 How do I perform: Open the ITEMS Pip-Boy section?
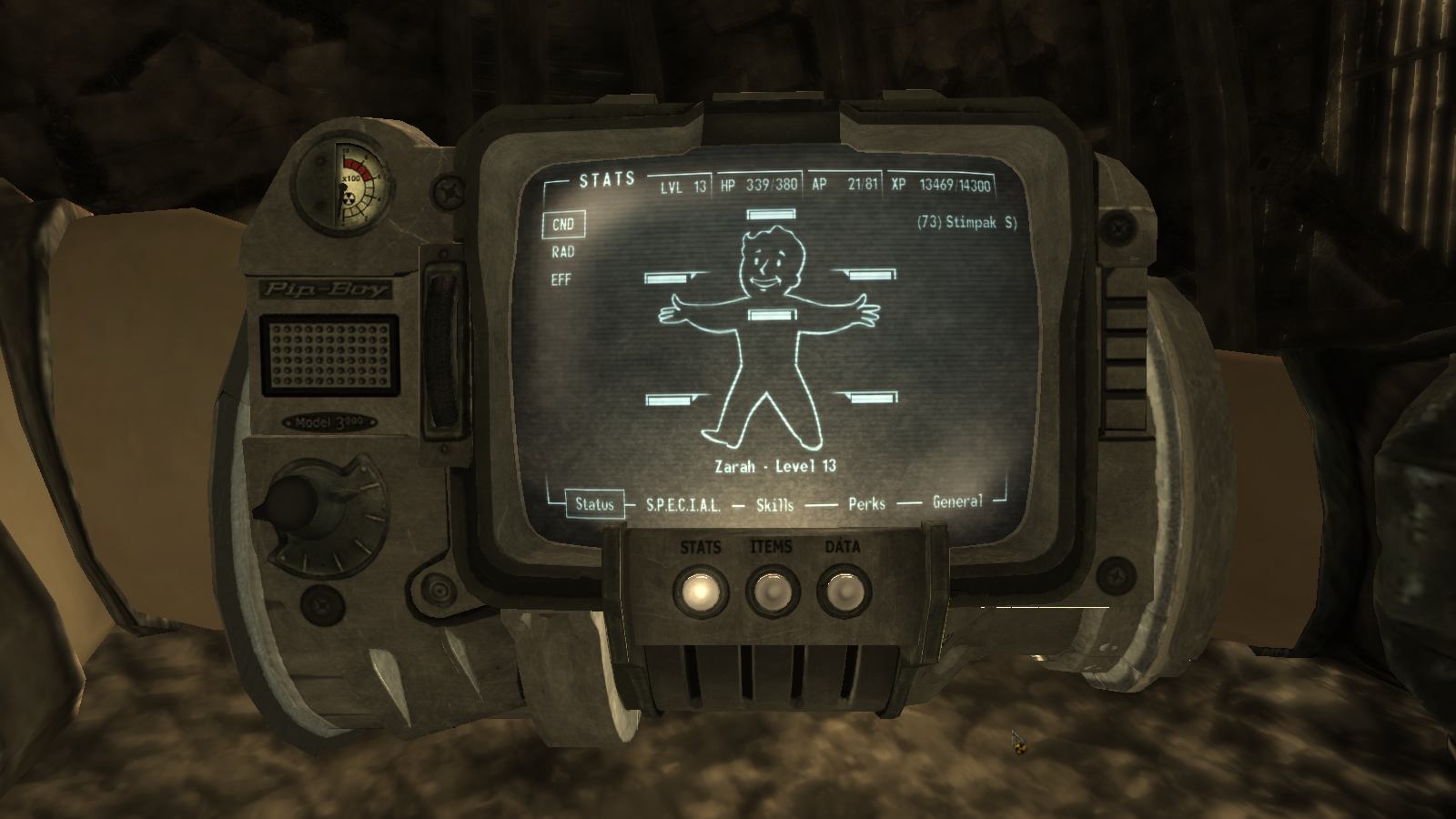[x=772, y=592]
